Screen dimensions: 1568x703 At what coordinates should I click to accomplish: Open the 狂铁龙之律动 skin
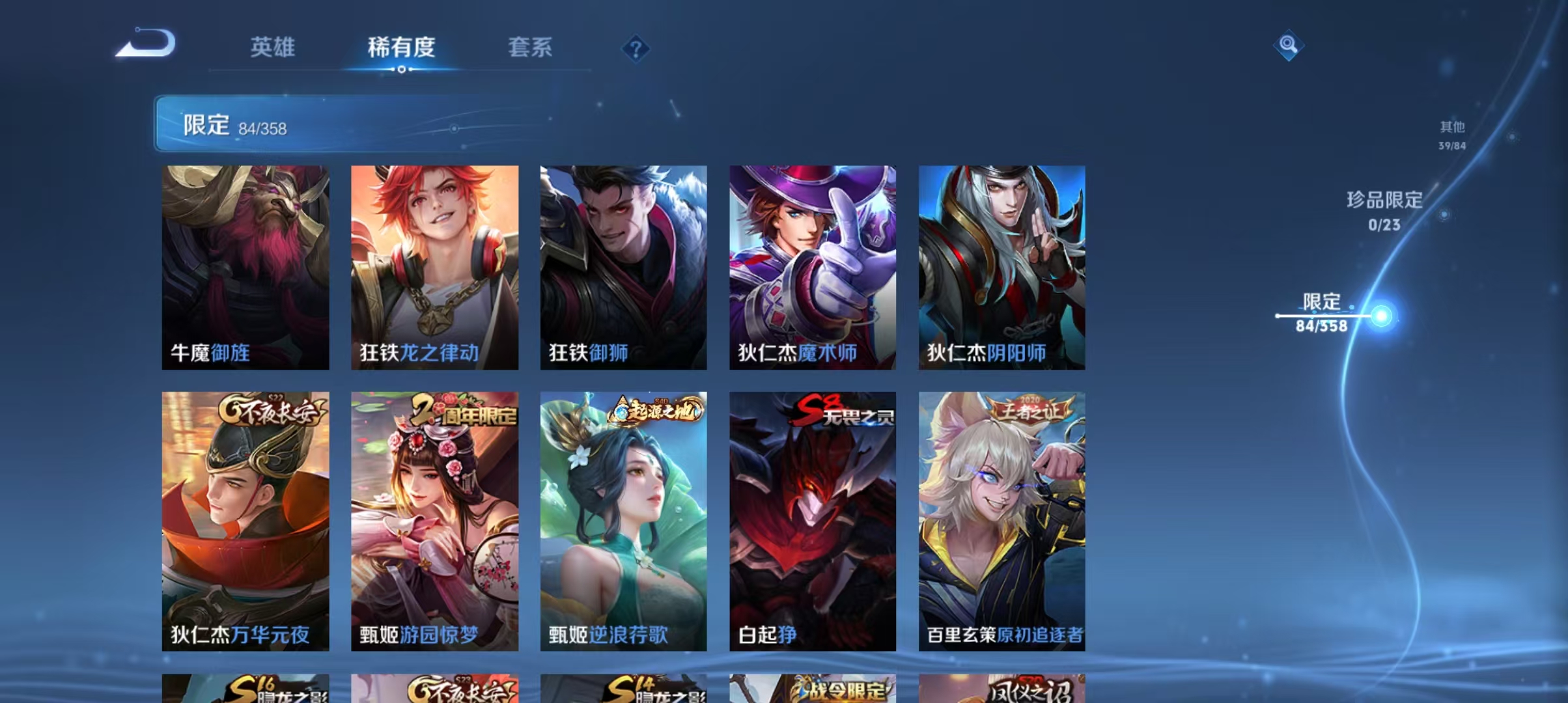point(435,267)
